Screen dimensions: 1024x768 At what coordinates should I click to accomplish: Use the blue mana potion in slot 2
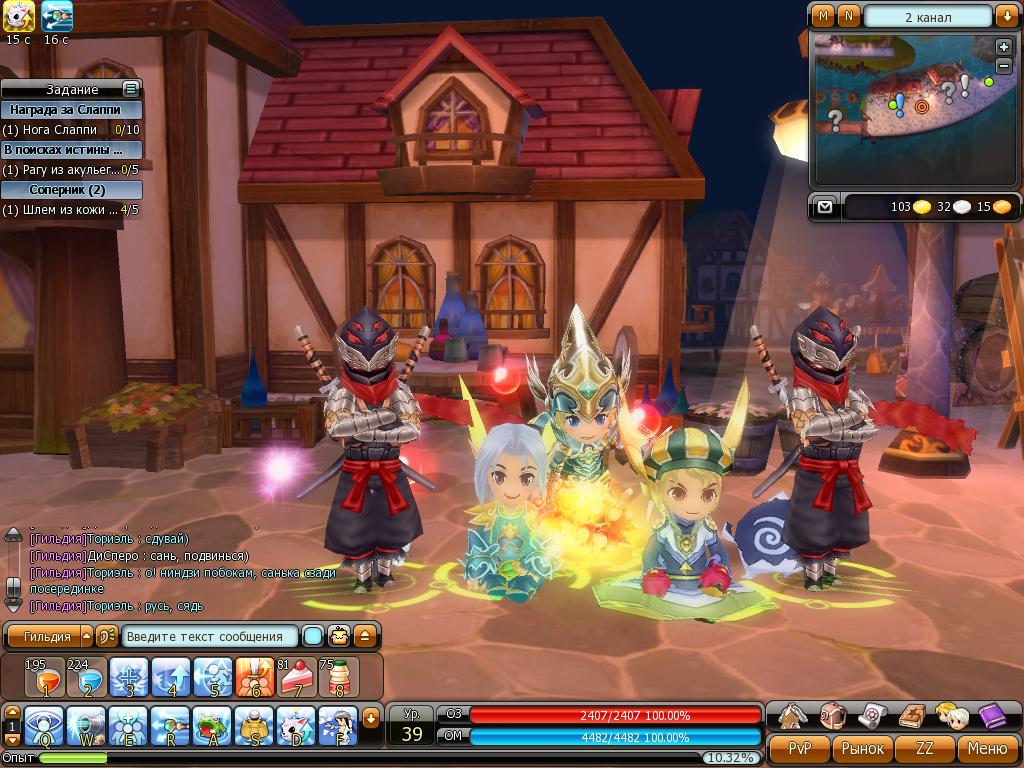click(x=86, y=678)
